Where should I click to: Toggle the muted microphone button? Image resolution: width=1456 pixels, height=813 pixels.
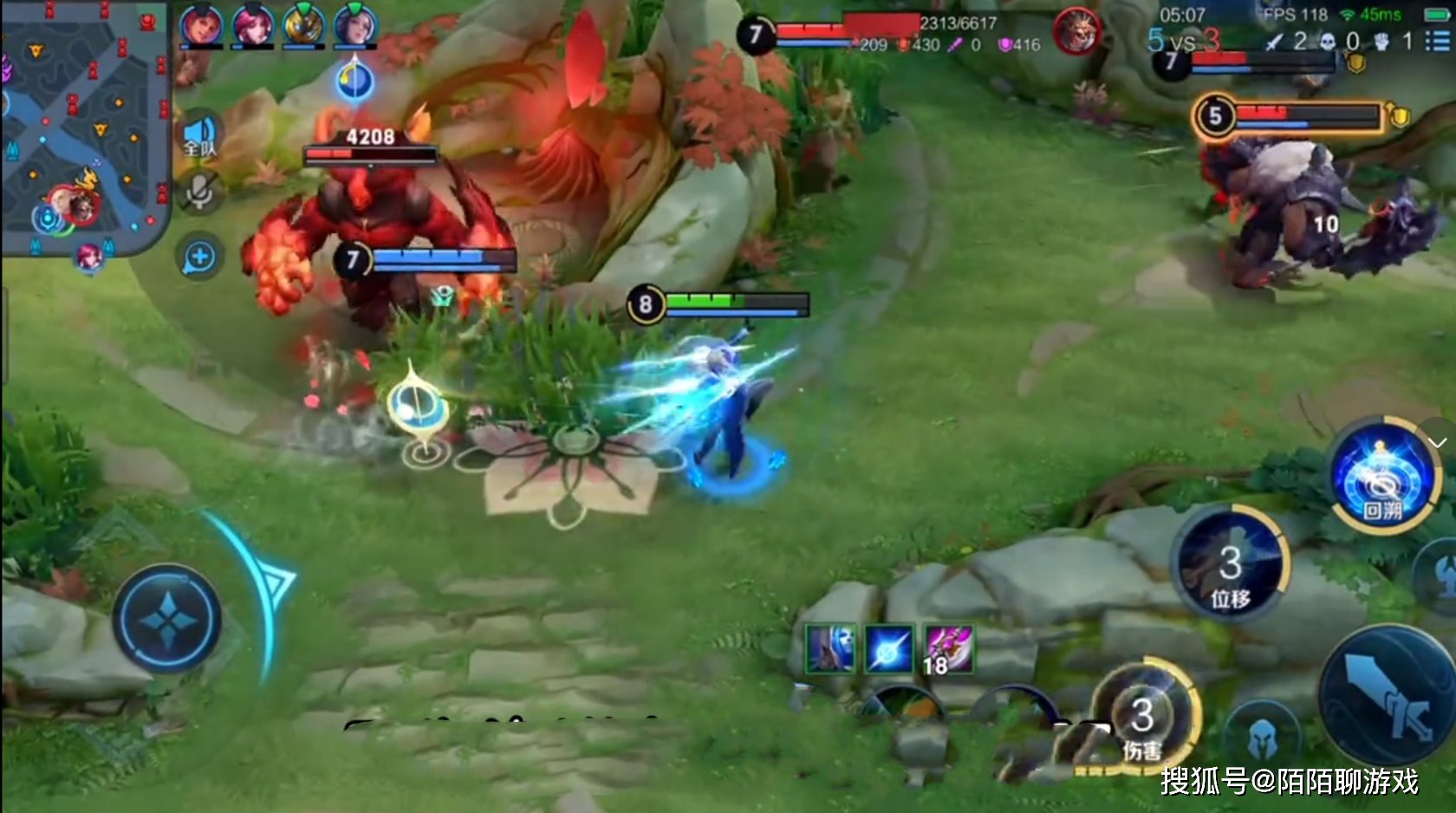199,192
